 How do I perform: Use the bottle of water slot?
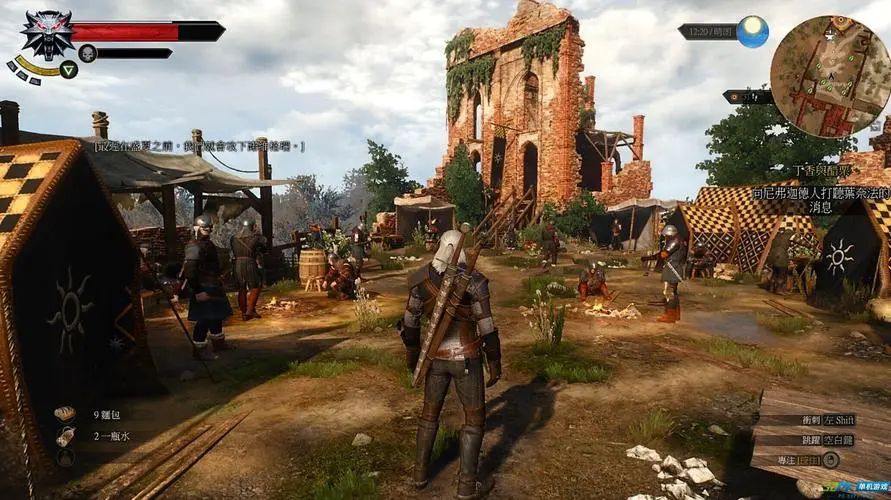point(66,436)
